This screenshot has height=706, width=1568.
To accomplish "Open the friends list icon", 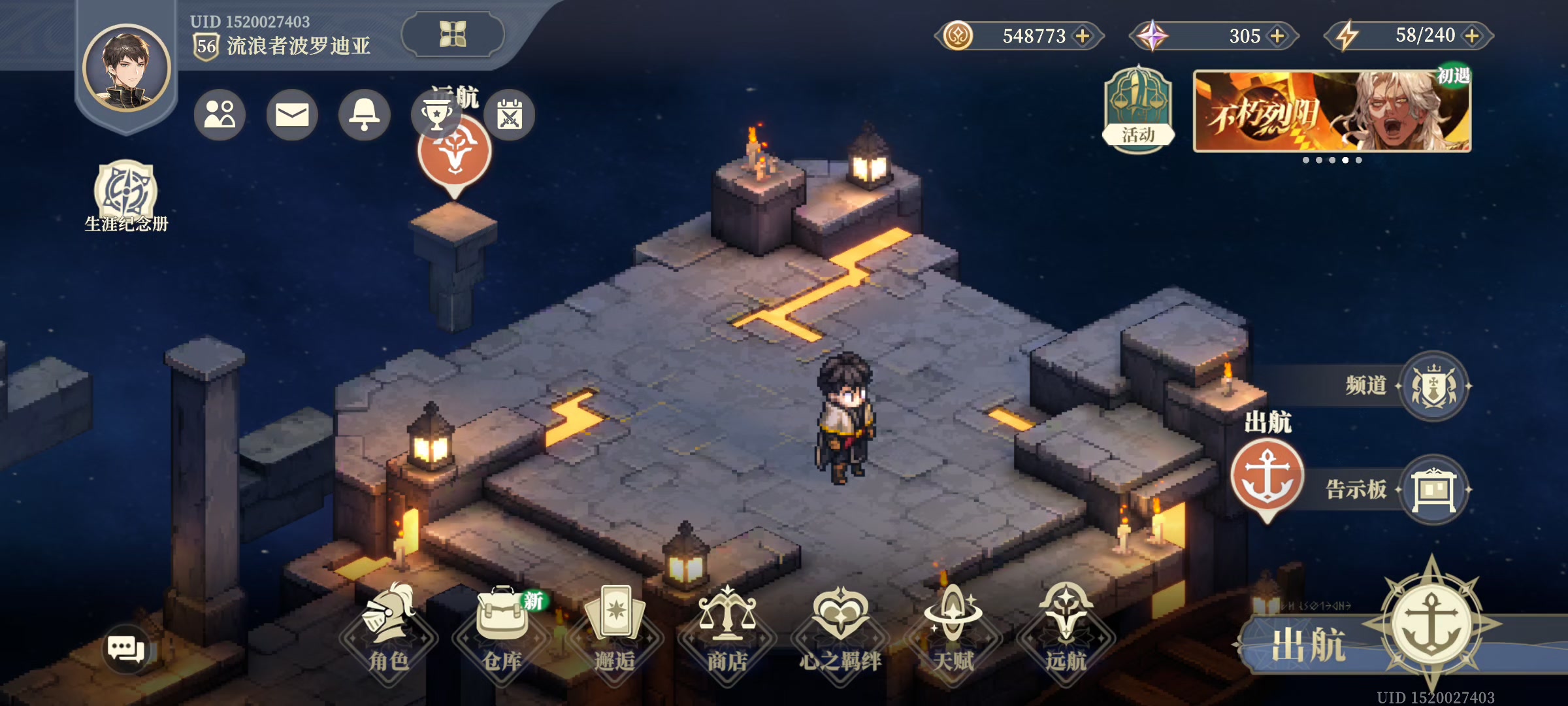I will (x=220, y=115).
